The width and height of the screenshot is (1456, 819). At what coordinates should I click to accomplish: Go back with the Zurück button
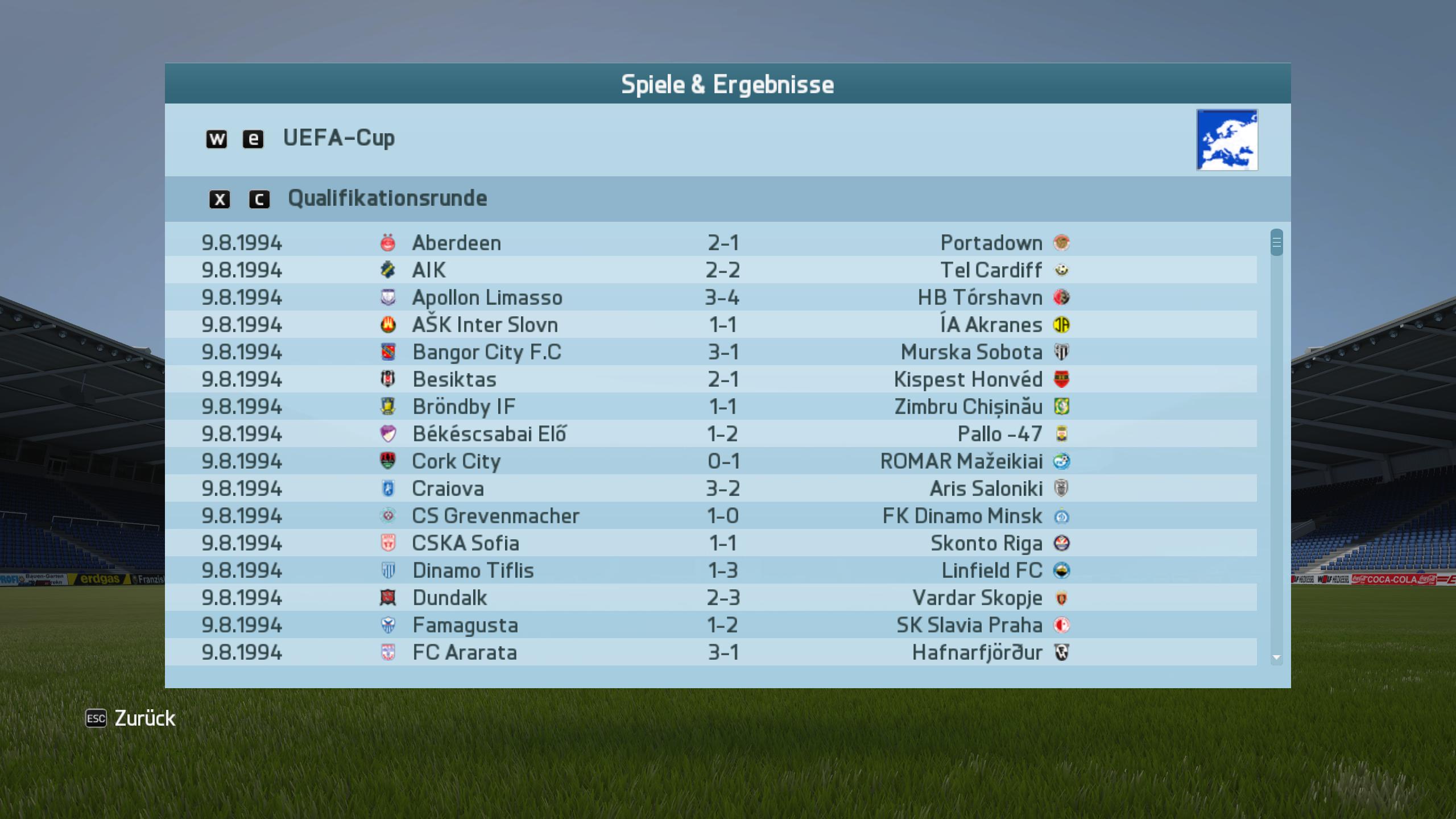pyautogui.click(x=131, y=718)
